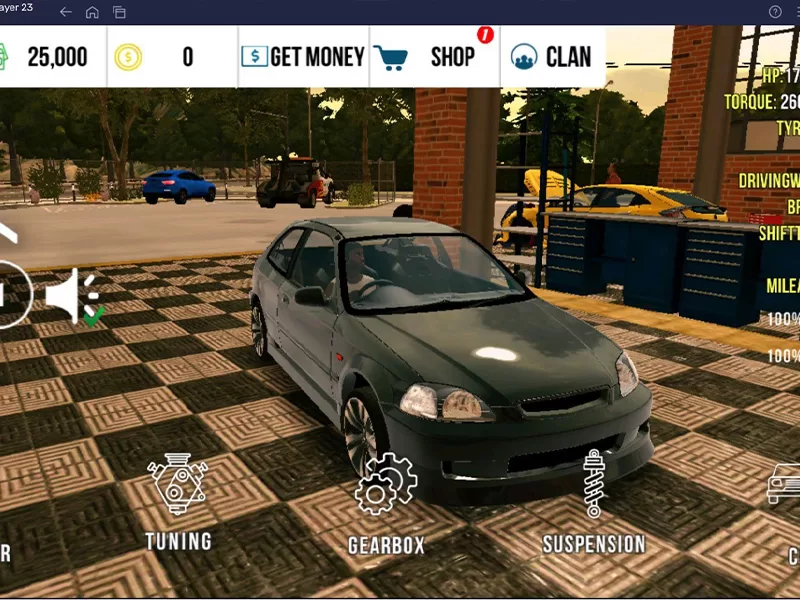Open the Shop with cart icon
Screen dimensions: 800x600
pyautogui.click(x=435, y=57)
